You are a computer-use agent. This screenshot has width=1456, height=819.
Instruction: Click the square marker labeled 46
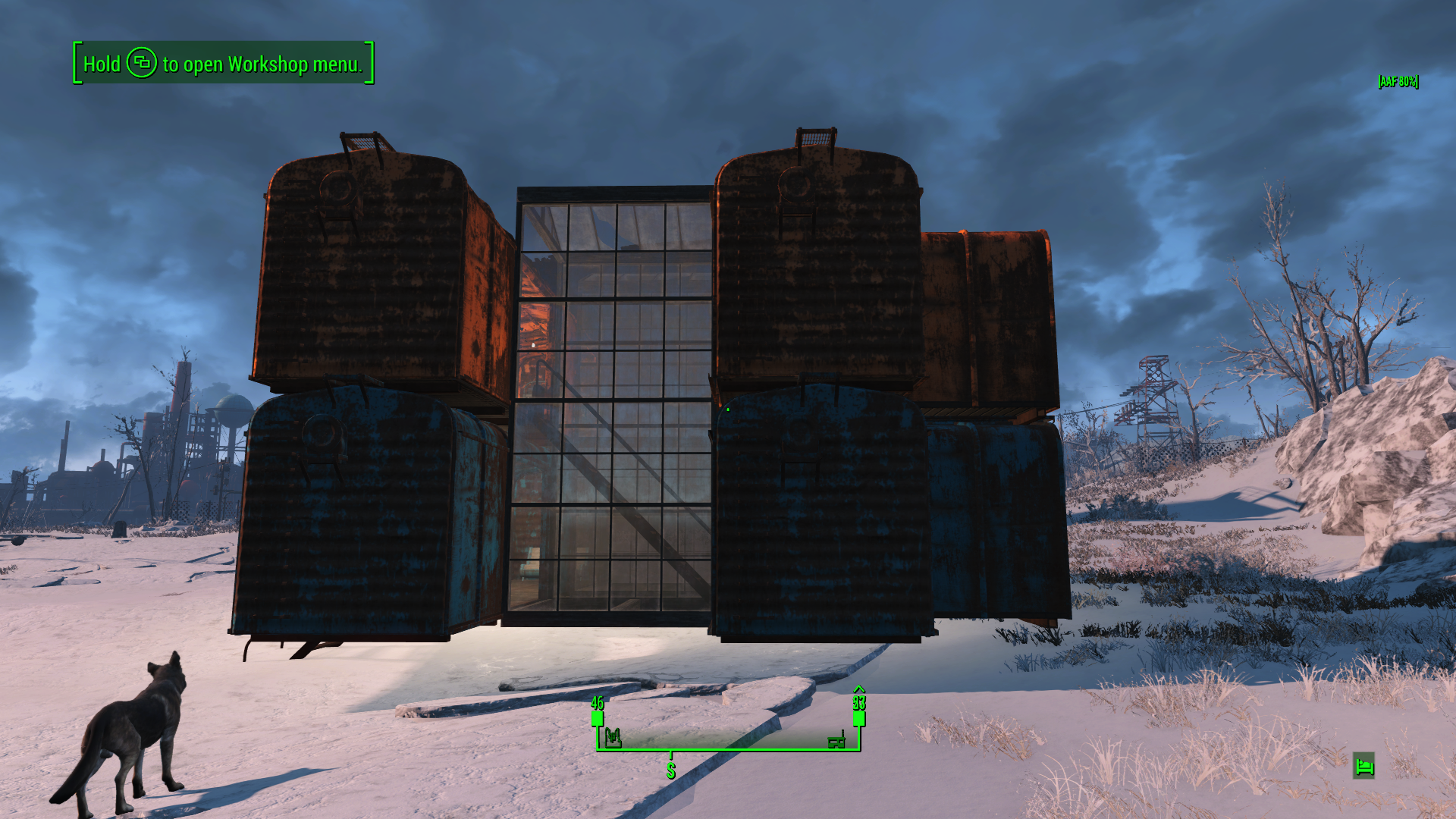[x=598, y=717]
